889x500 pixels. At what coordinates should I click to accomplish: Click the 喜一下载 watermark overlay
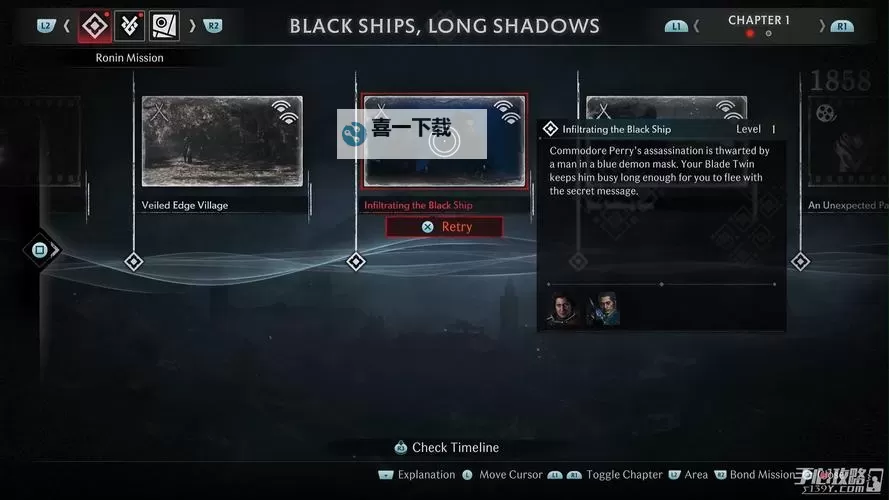pyautogui.click(x=411, y=132)
